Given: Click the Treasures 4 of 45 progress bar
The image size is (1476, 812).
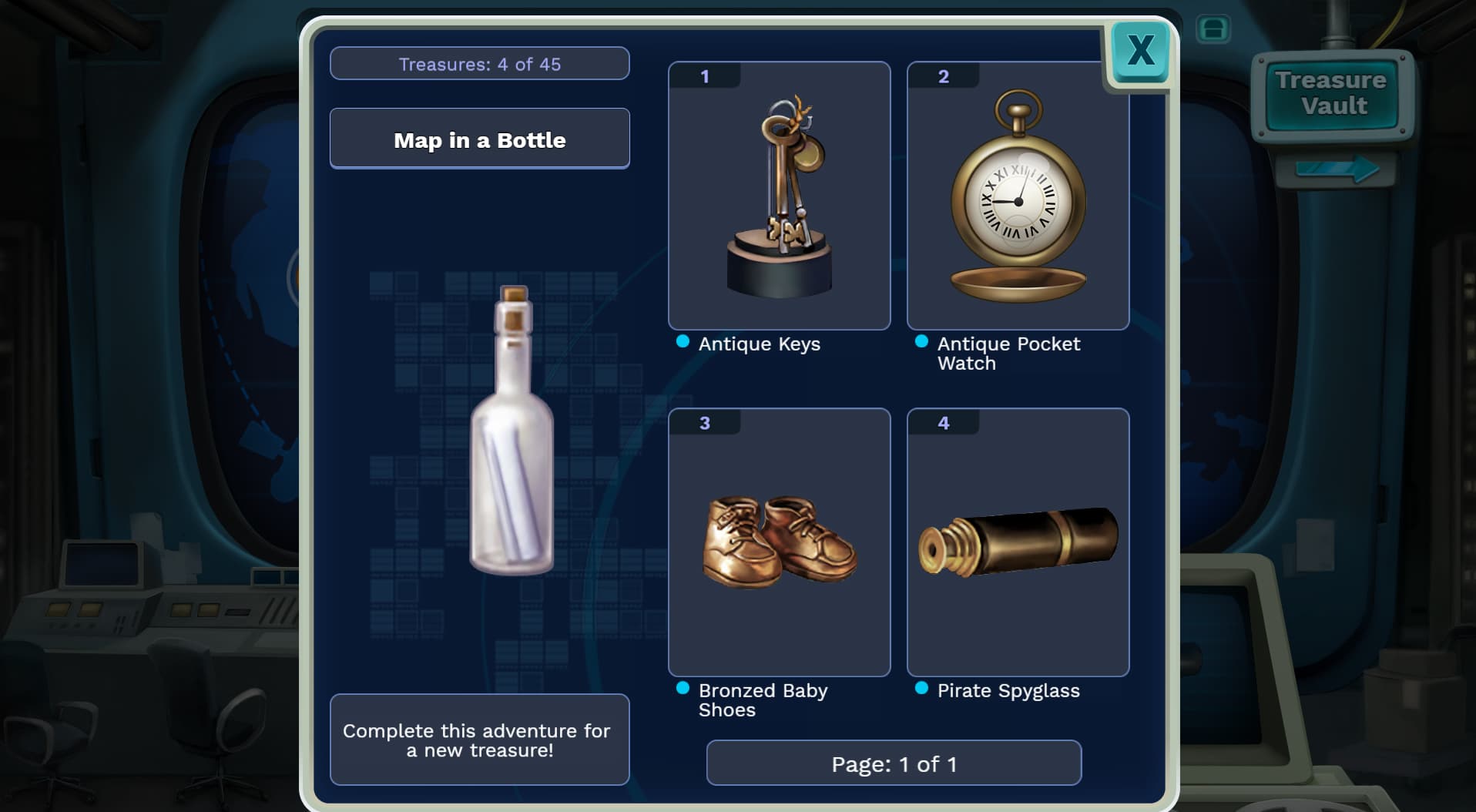Looking at the screenshot, I should pos(479,63).
